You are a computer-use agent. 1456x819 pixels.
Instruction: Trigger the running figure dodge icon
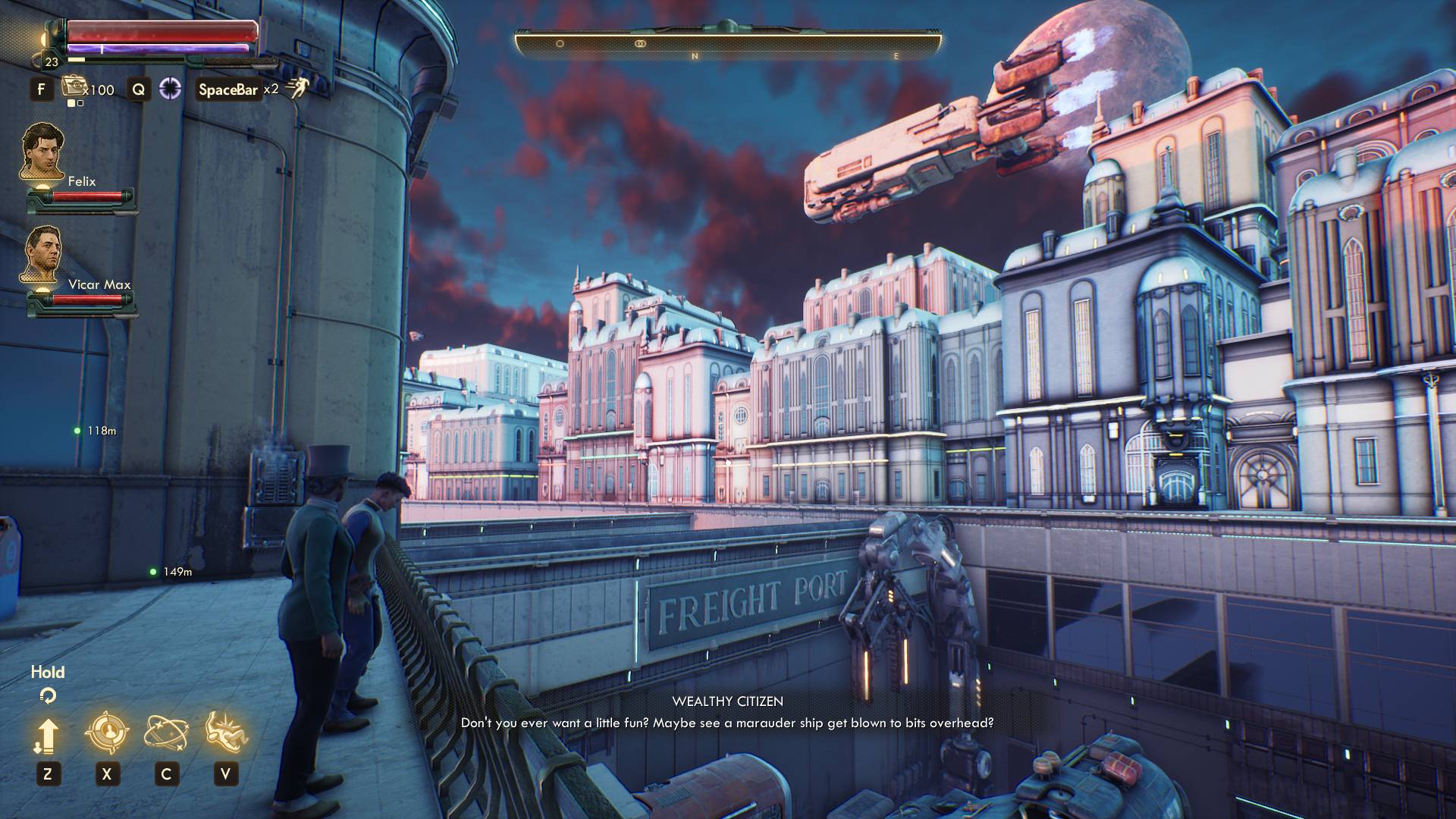[x=297, y=88]
